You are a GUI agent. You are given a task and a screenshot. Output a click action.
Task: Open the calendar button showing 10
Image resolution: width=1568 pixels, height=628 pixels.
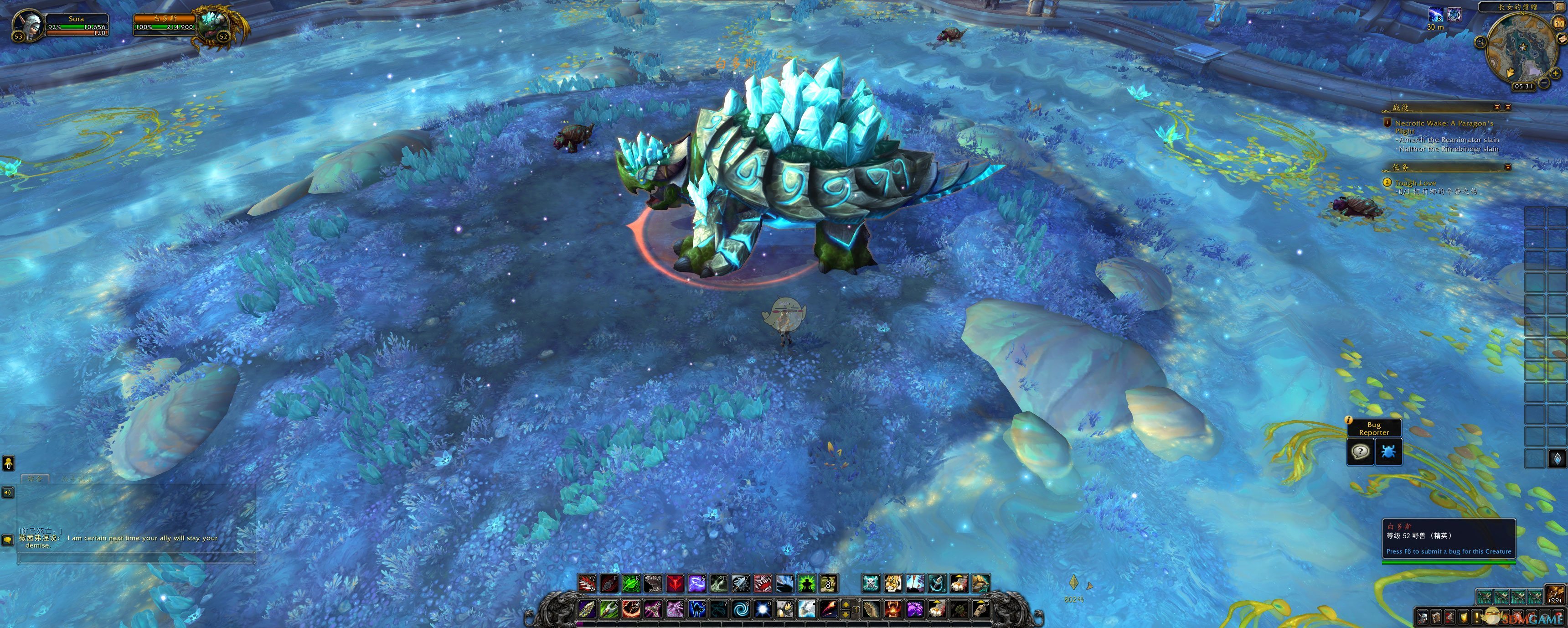1559,23
